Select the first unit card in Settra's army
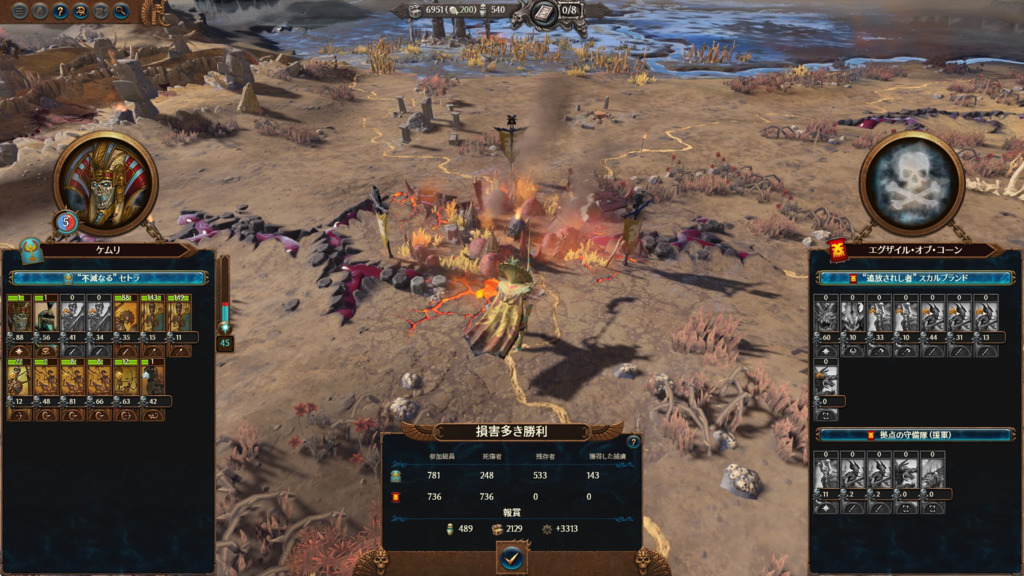This screenshot has height=576, width=1024. (19, 318)
